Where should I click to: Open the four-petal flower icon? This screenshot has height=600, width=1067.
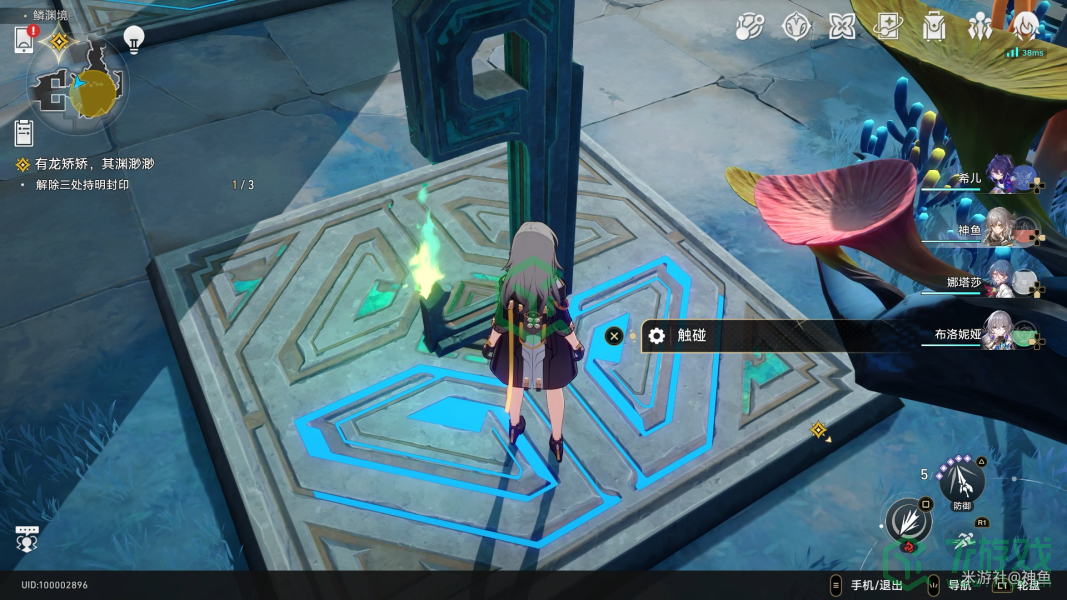(x=842, y=27)
